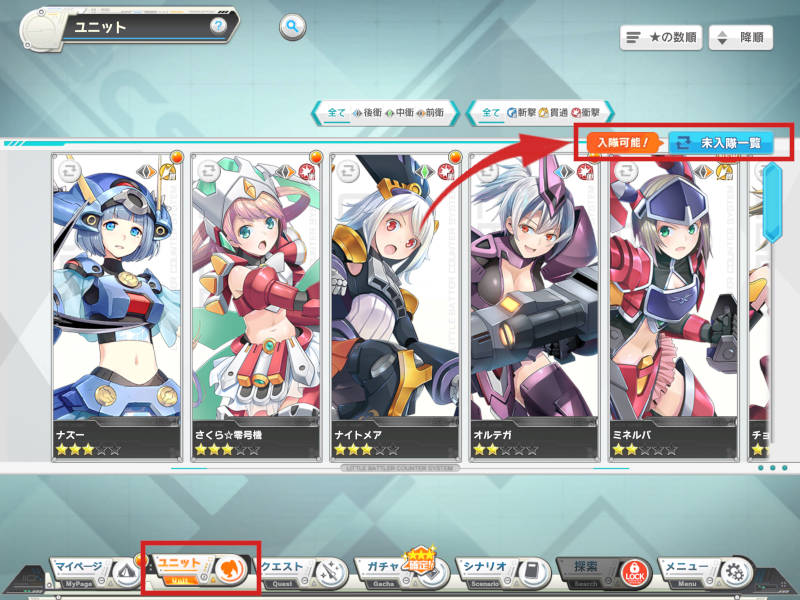The image size is (800, 600).
Task: Open the クエスト menu
Action: click(x=302, y=569)
